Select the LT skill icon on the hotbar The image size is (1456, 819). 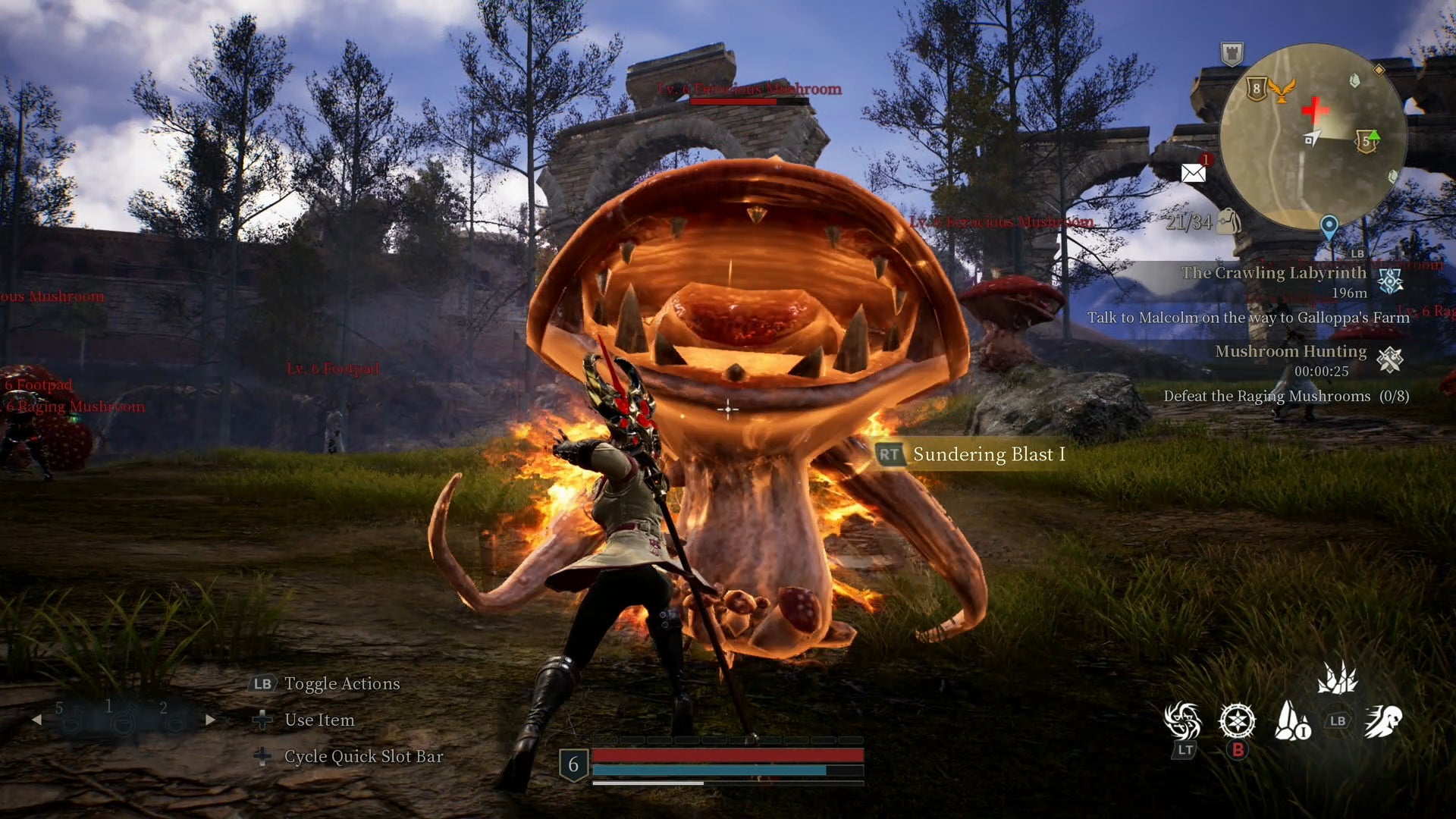point(1183,719)
